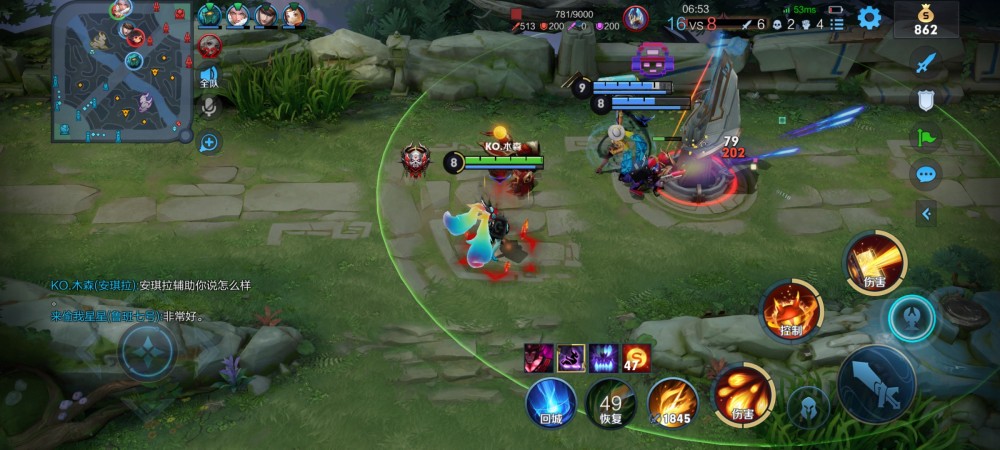The height and width of the screenshot is (450, 1000).
Task: Toggle the 全队 team speaker
Action: click(x=209, y=75)
